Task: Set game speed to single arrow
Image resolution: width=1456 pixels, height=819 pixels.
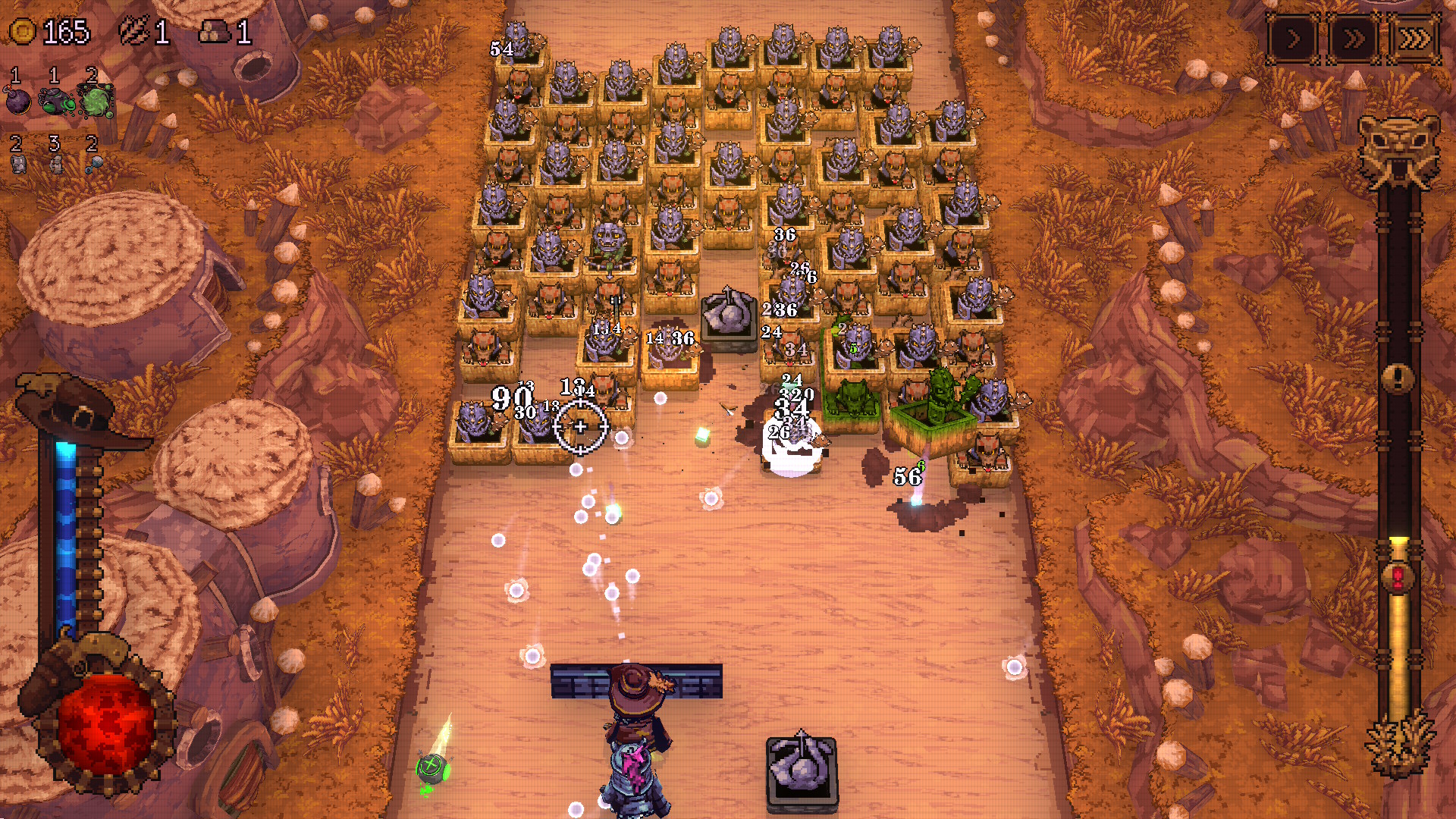Action: click(x=1294, y=39)
